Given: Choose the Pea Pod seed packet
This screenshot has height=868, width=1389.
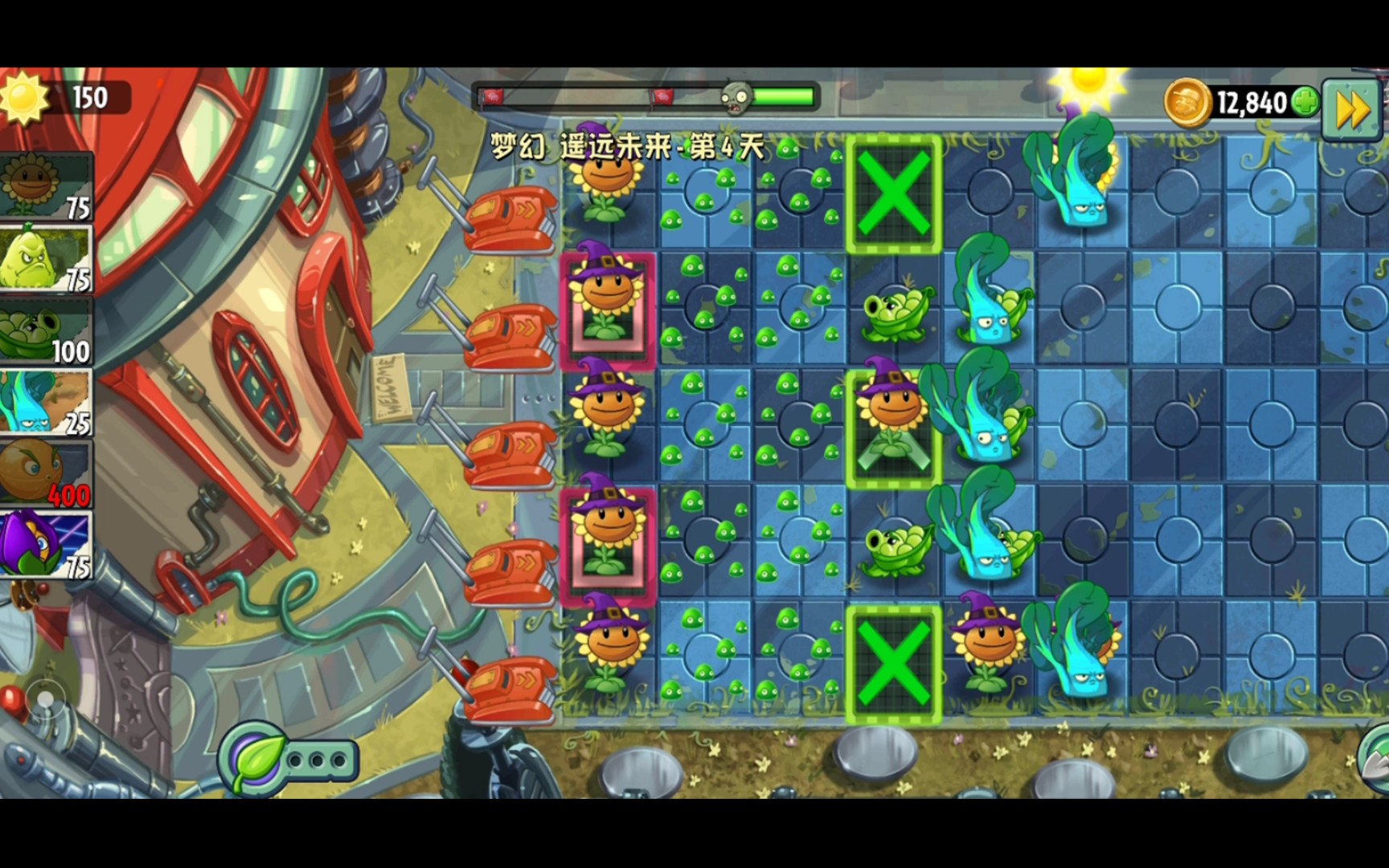Looking at the screenshot, I should 46,330.
